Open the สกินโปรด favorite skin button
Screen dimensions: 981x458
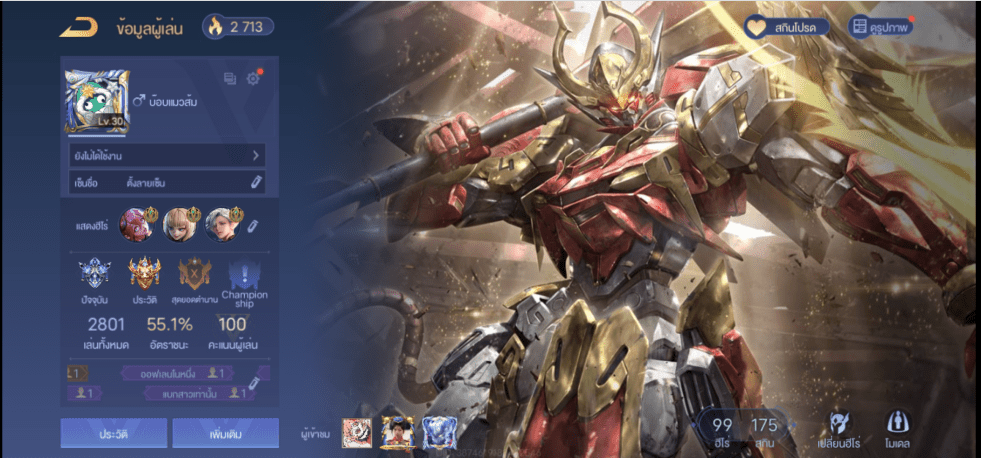(788, 27)
